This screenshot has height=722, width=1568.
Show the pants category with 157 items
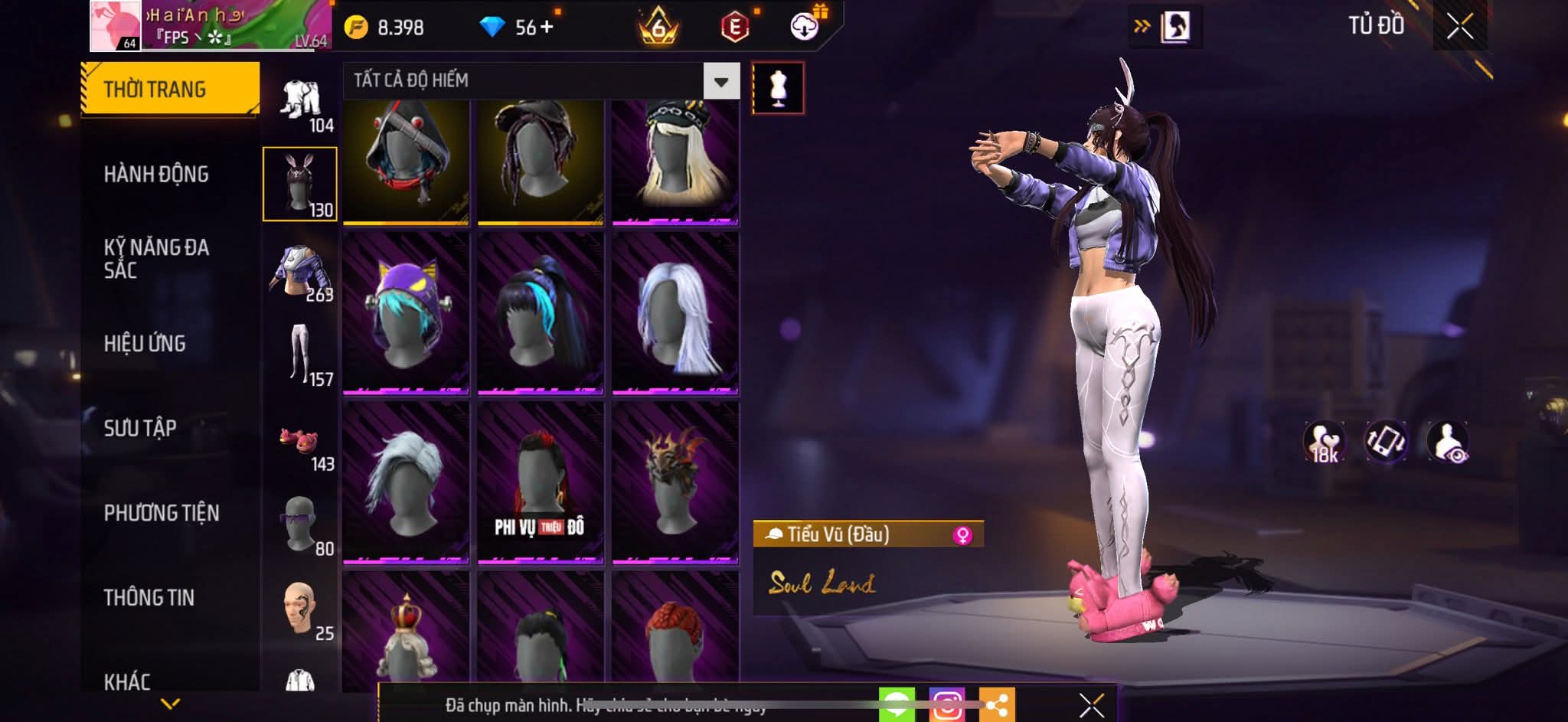pos(301,354)
